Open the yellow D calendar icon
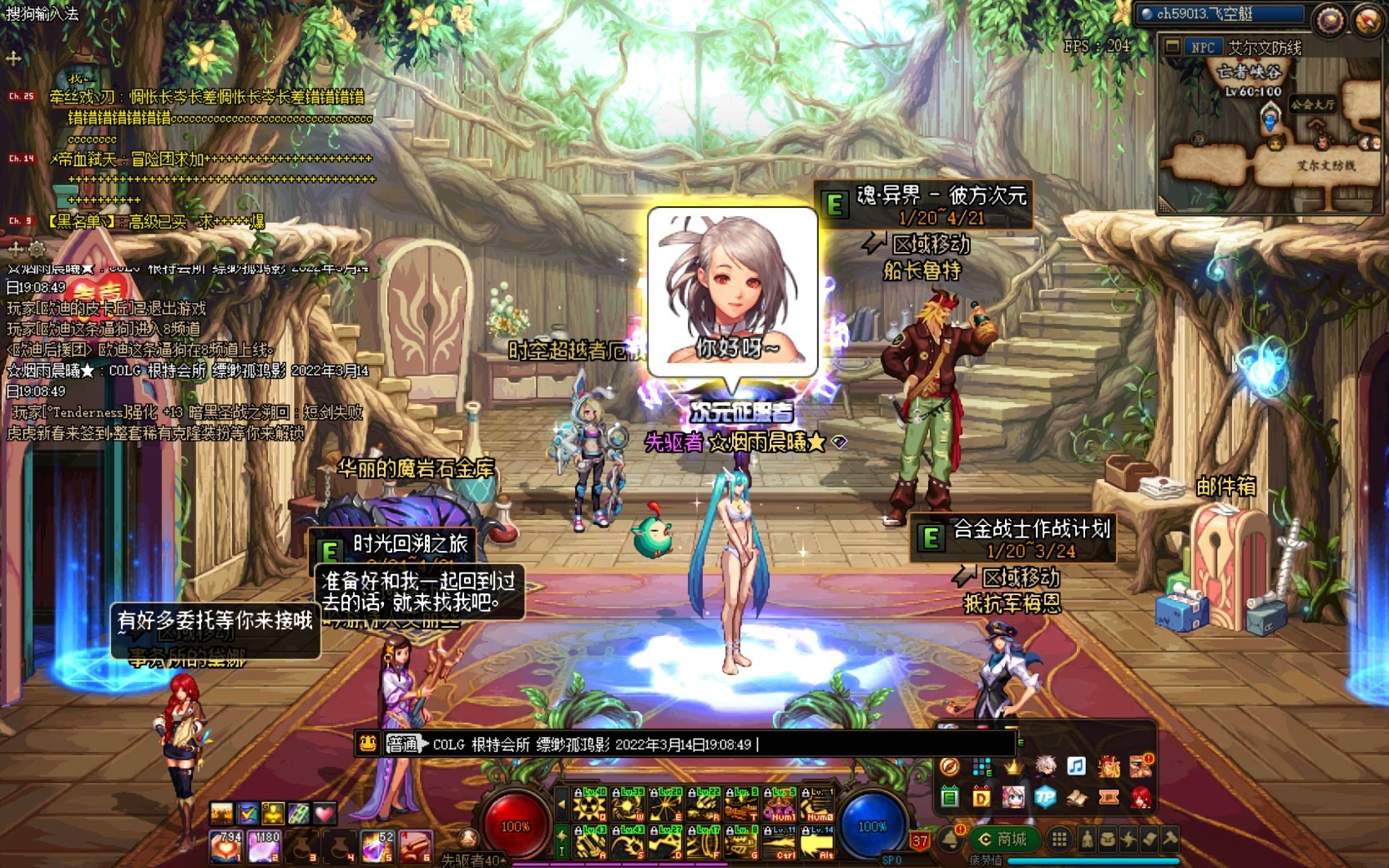The image size is (1389, 868). pyautogui.click(x=981, y=797)
